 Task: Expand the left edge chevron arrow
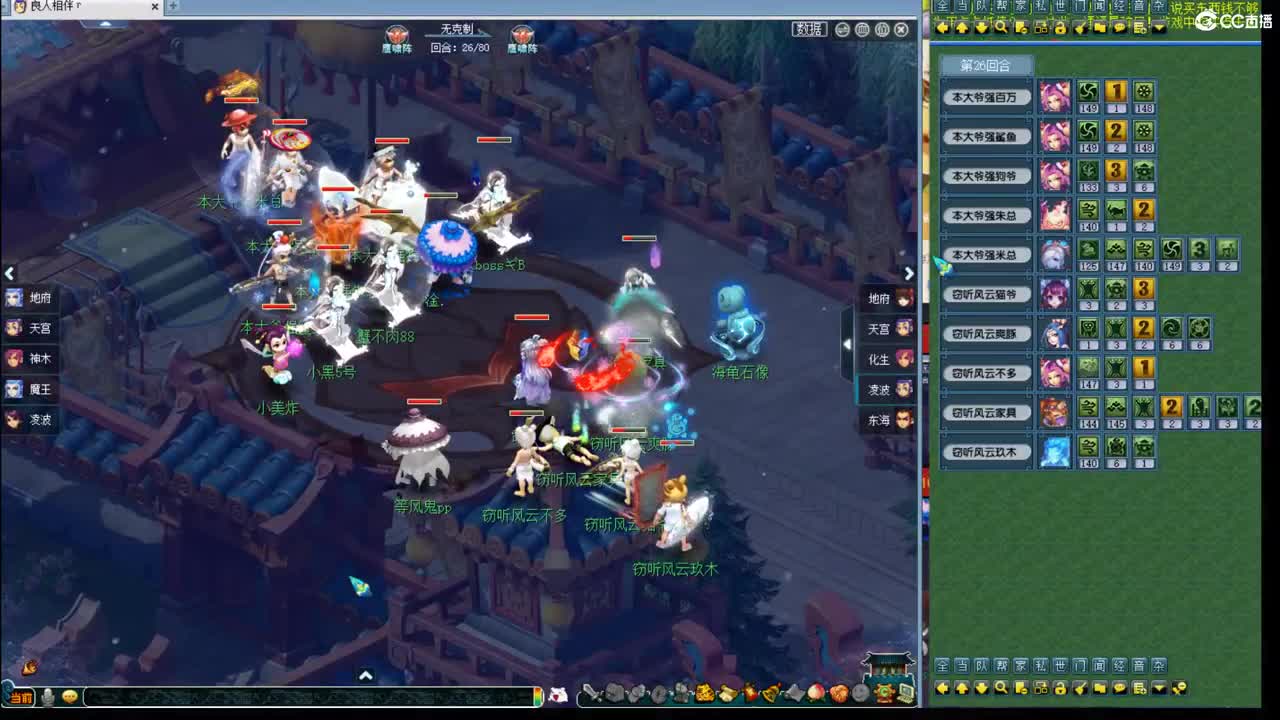coord(10,273)
